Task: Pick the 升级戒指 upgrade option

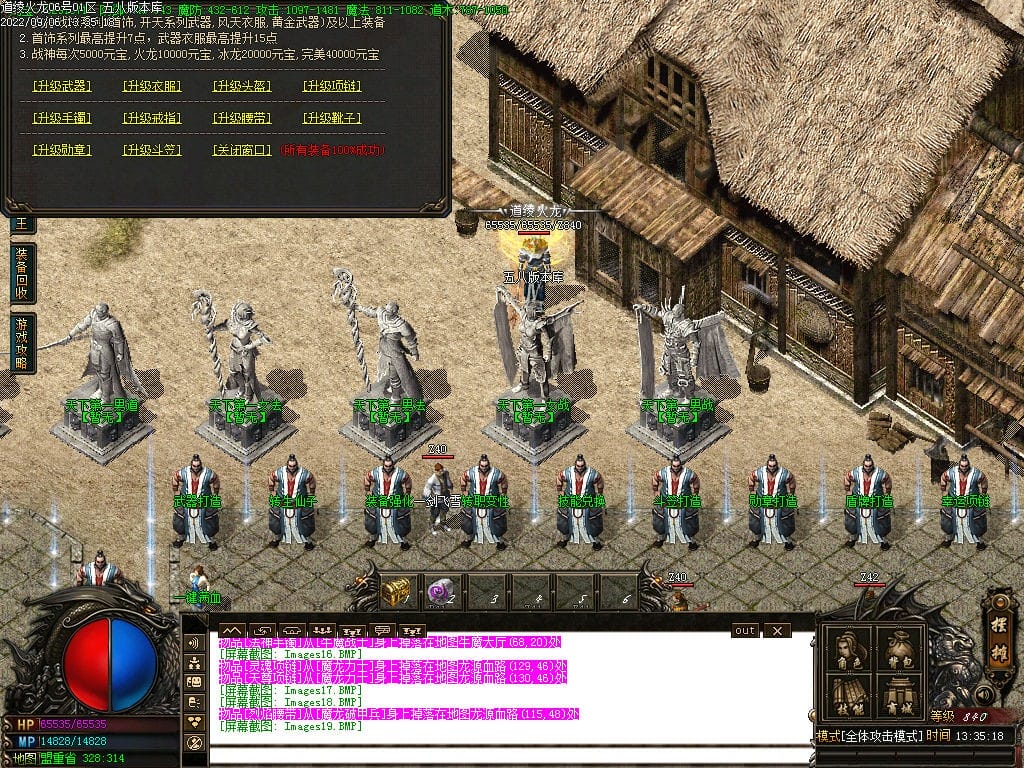Action: 152,118
